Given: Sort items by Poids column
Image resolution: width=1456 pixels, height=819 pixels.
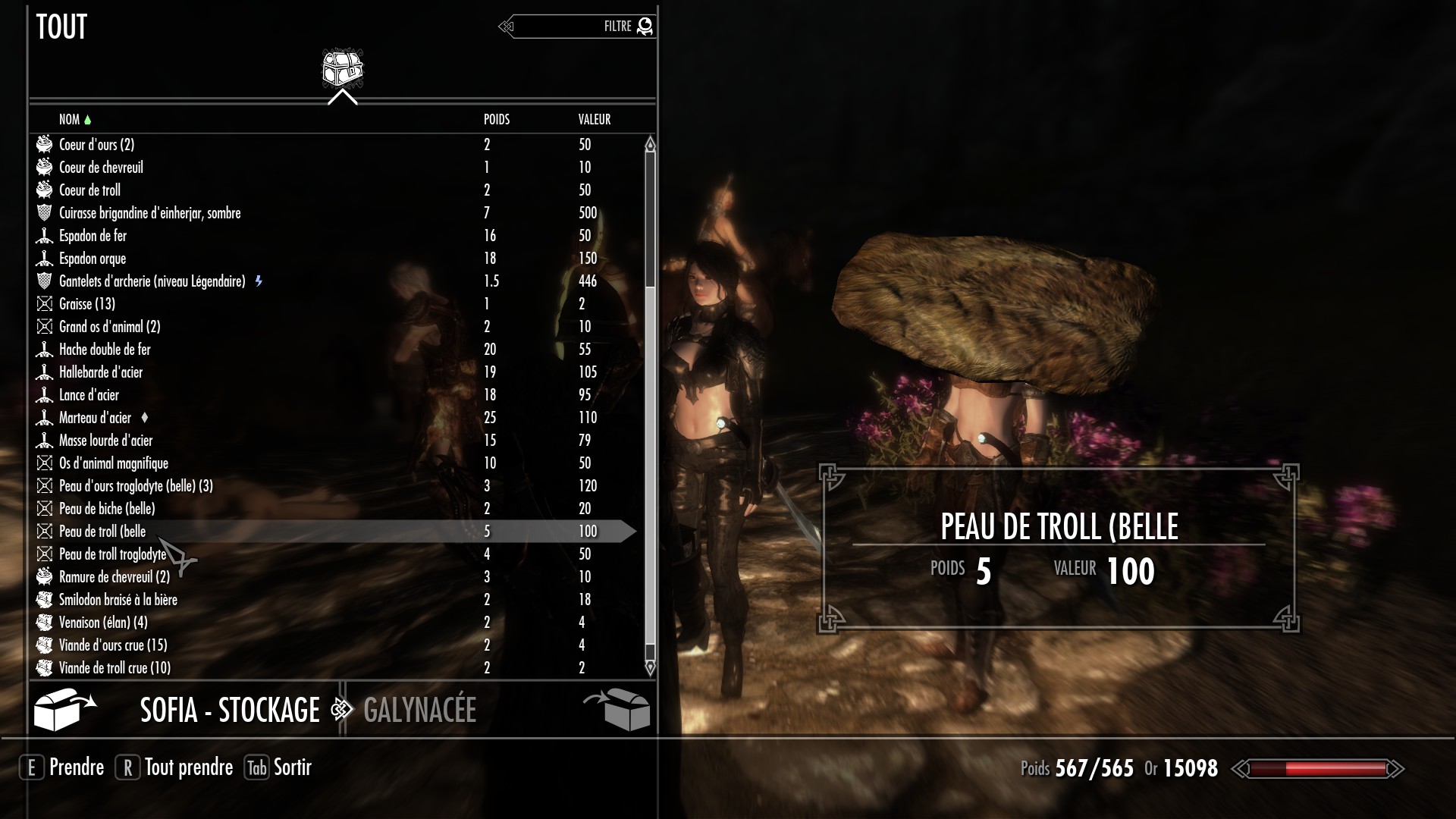Looking at the screenshot, I should [497, 119].
